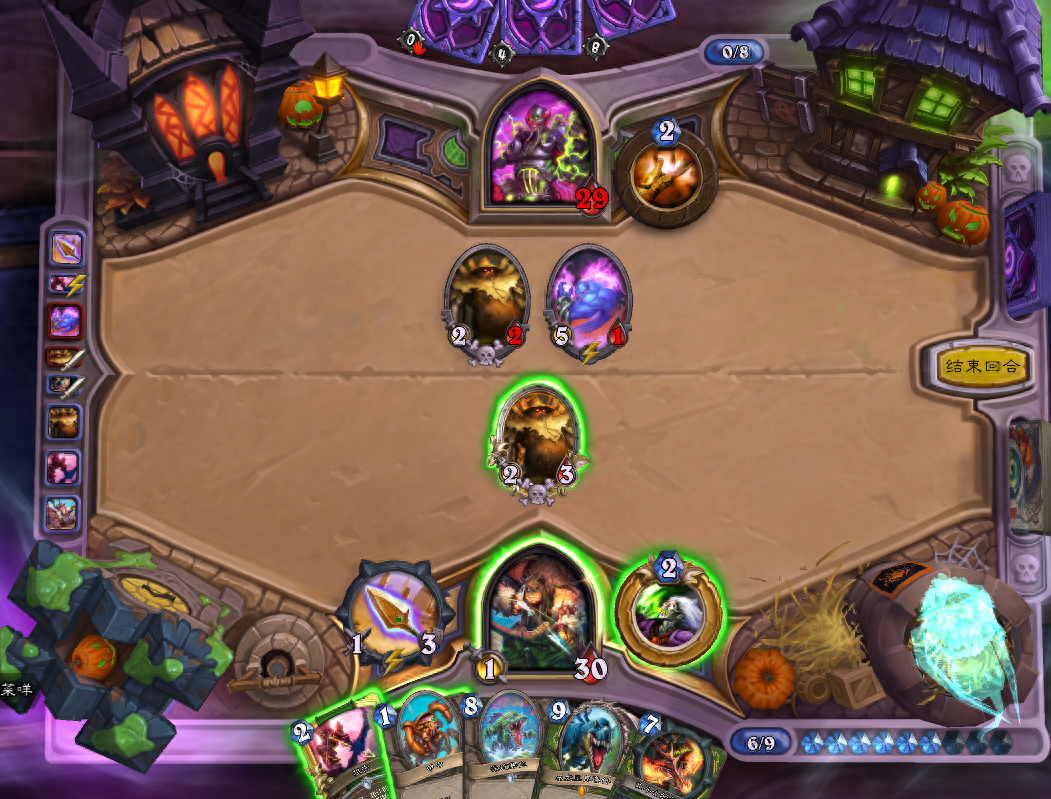View the top spearhead history tile

[x=66, y=247]
